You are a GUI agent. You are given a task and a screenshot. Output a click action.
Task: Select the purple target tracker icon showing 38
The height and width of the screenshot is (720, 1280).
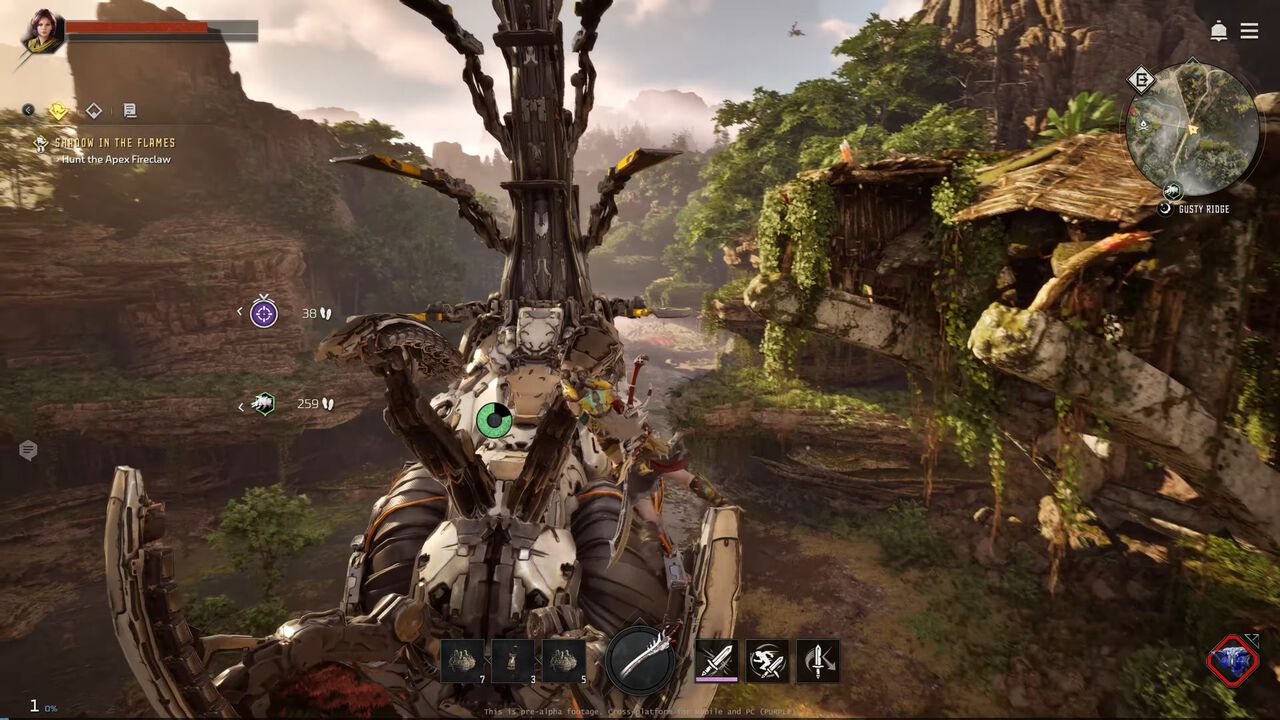coord(263,312)
